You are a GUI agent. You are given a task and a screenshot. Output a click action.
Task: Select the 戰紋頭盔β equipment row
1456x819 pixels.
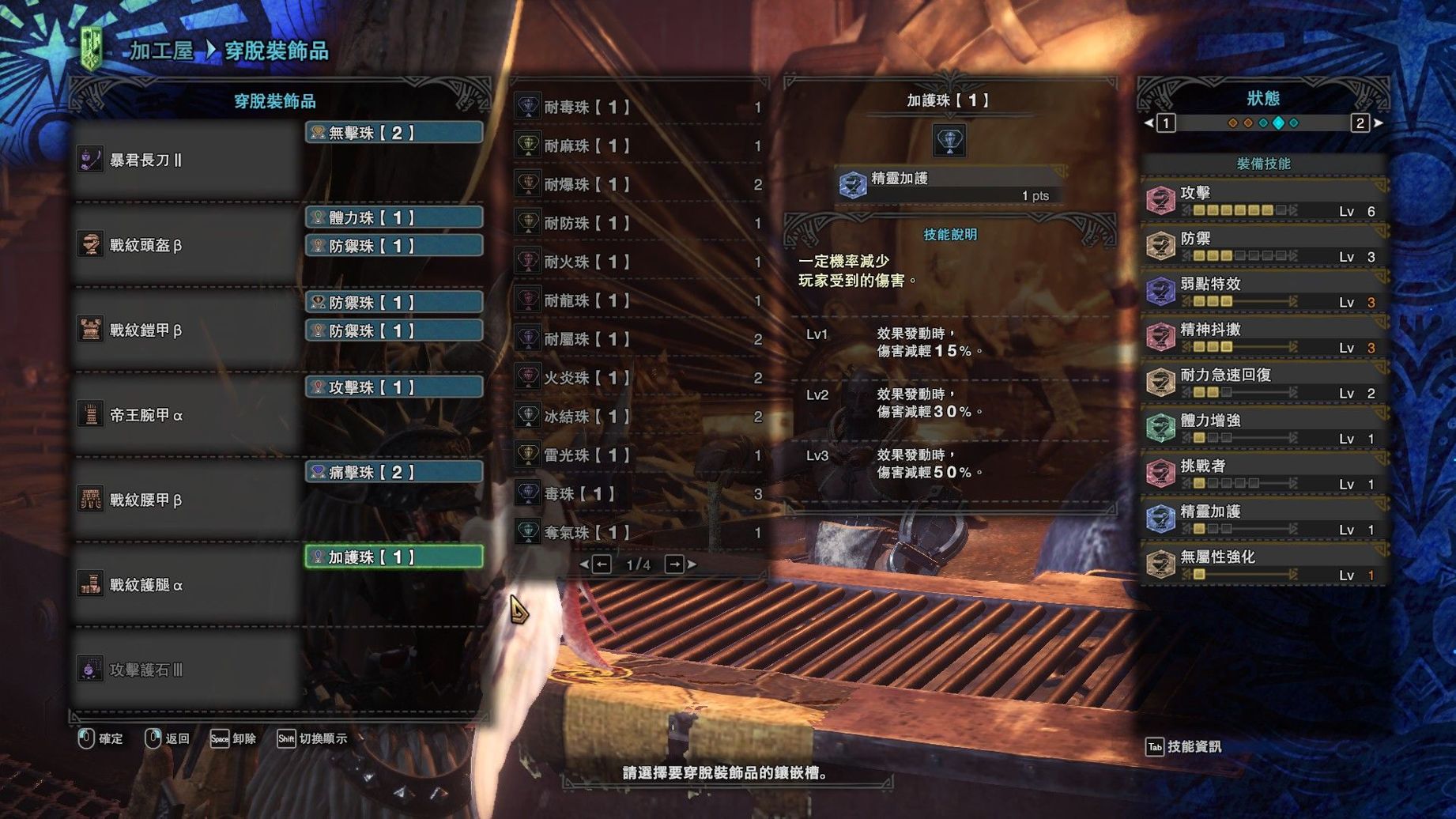pyautogui.click(x=186, y=245)
